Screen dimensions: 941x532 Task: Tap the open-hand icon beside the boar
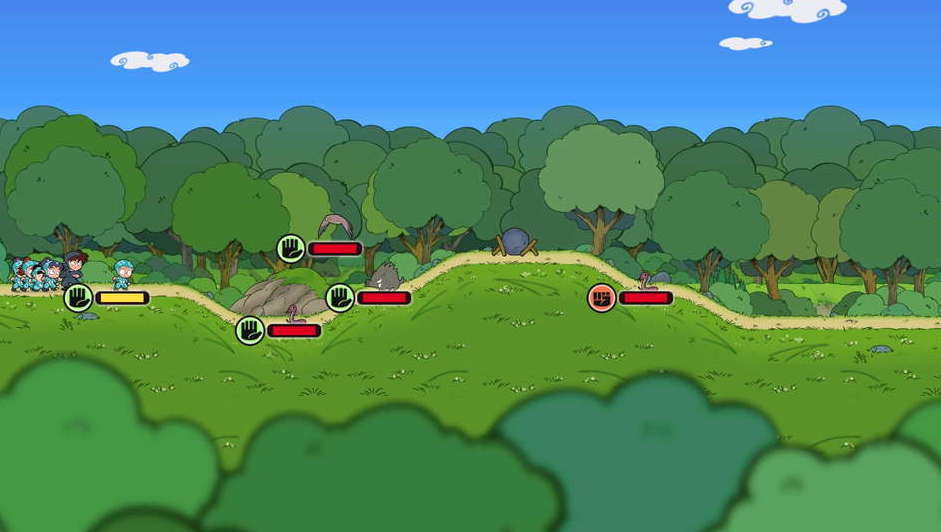pyautogui.click(x=340, y=297)
